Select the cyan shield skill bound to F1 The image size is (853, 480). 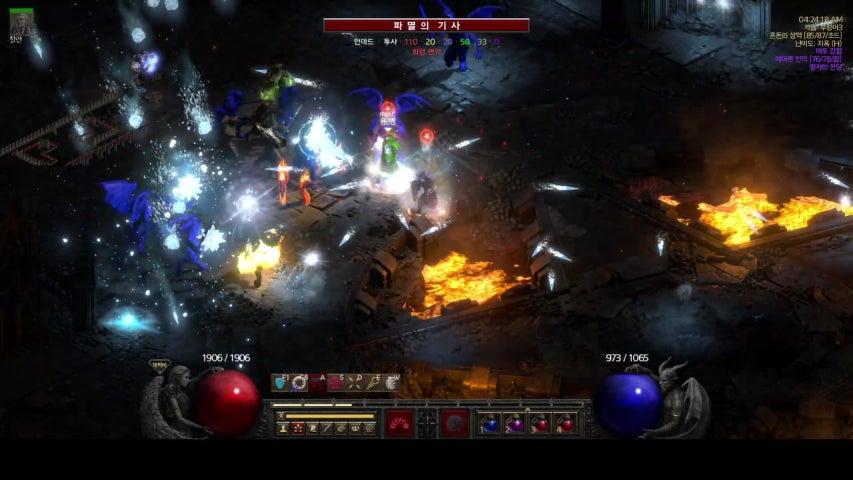(281, 382)
